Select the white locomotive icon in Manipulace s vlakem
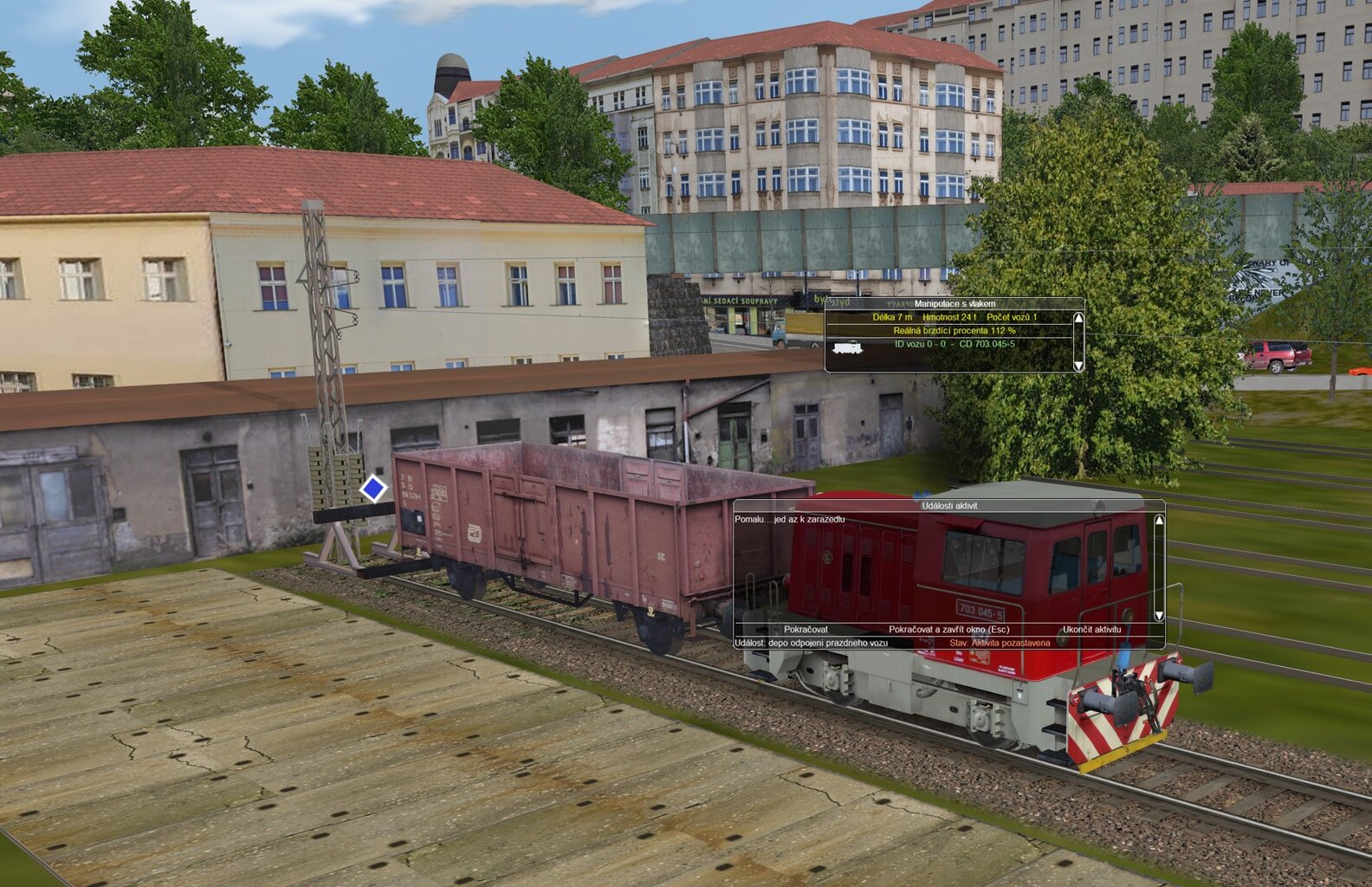 tap(846, 347)
